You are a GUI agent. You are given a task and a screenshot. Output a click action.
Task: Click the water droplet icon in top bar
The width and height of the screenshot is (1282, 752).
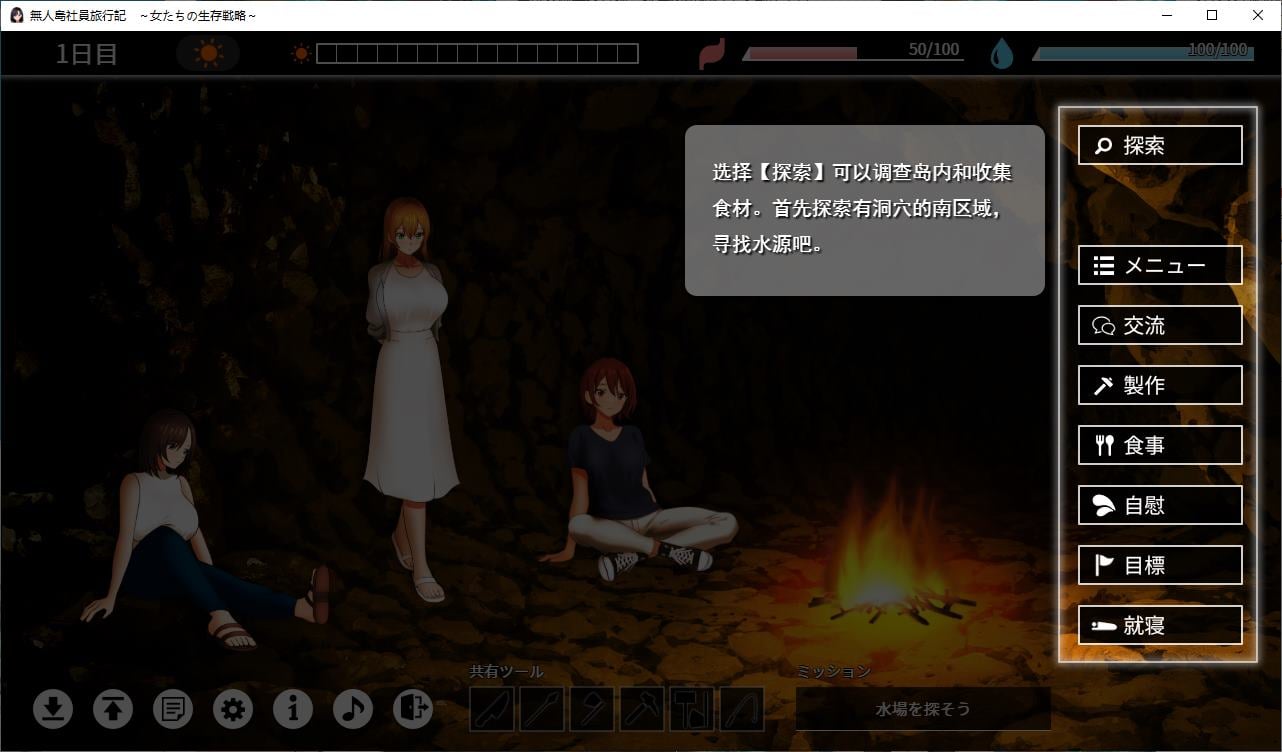click(1002, 52)
